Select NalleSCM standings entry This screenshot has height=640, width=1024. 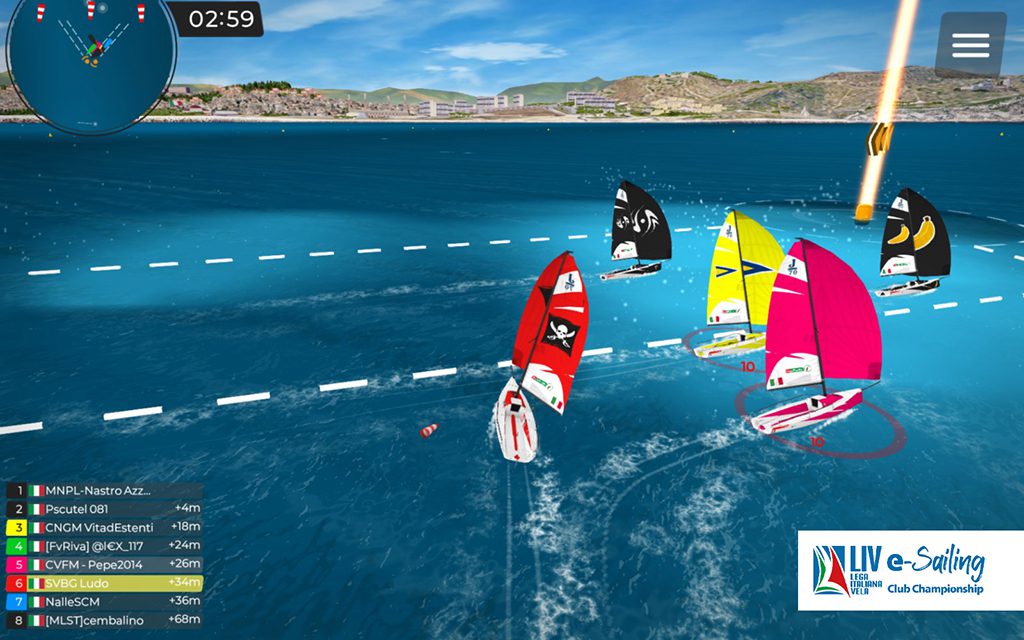(x=104, y=601)
